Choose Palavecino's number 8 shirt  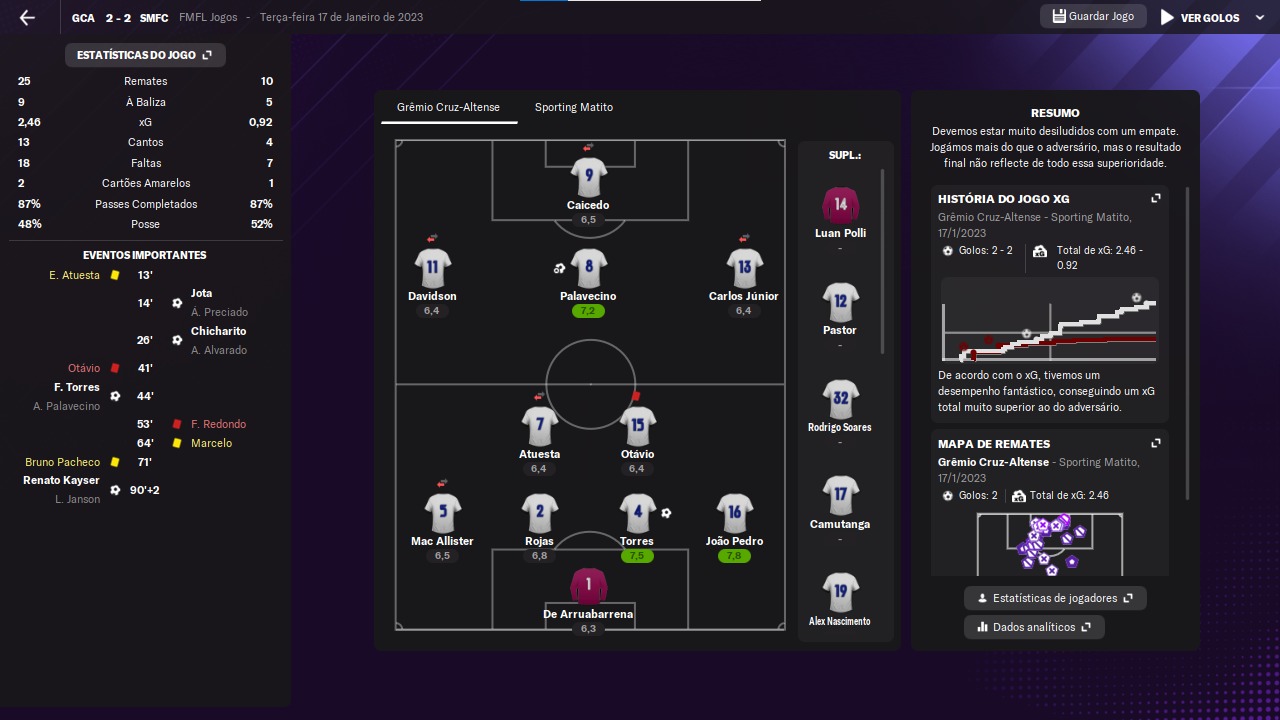click(x=588, y=268)
